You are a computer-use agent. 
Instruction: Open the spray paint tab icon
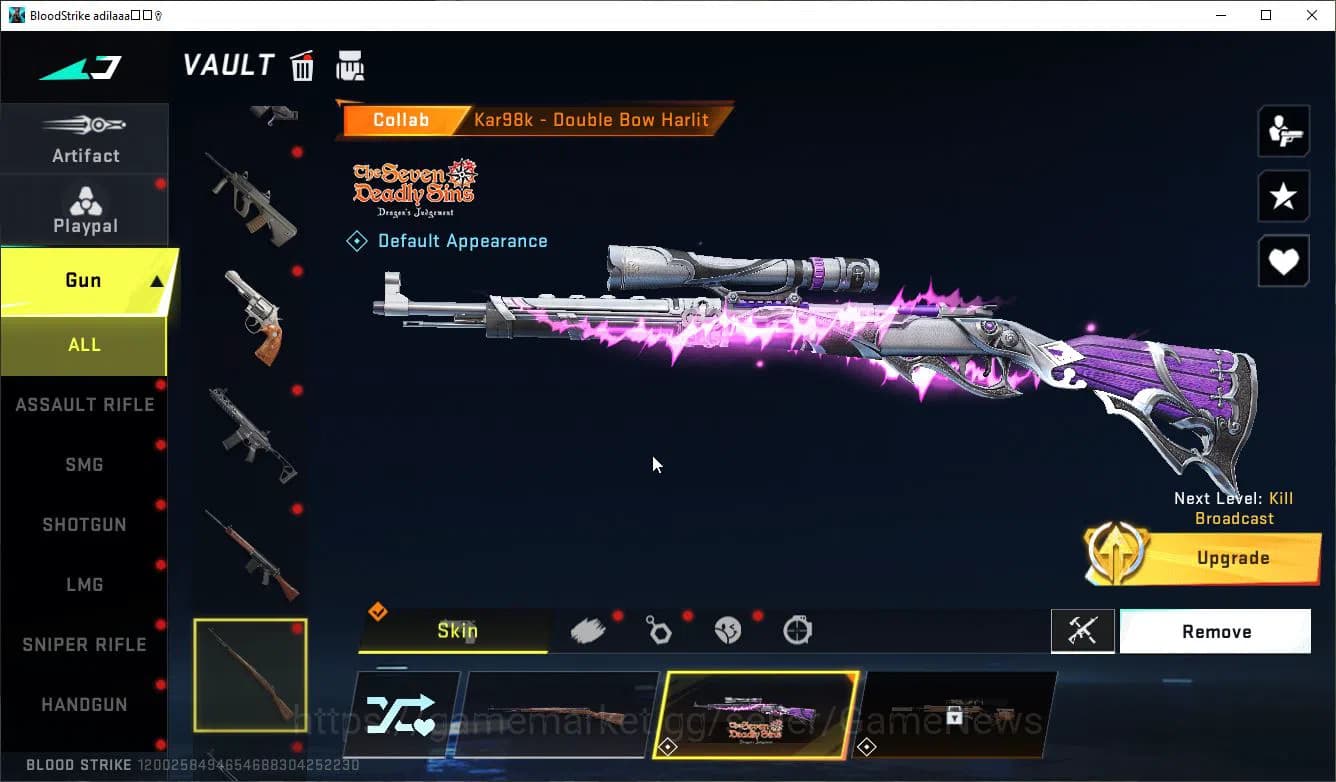point(588,629)
